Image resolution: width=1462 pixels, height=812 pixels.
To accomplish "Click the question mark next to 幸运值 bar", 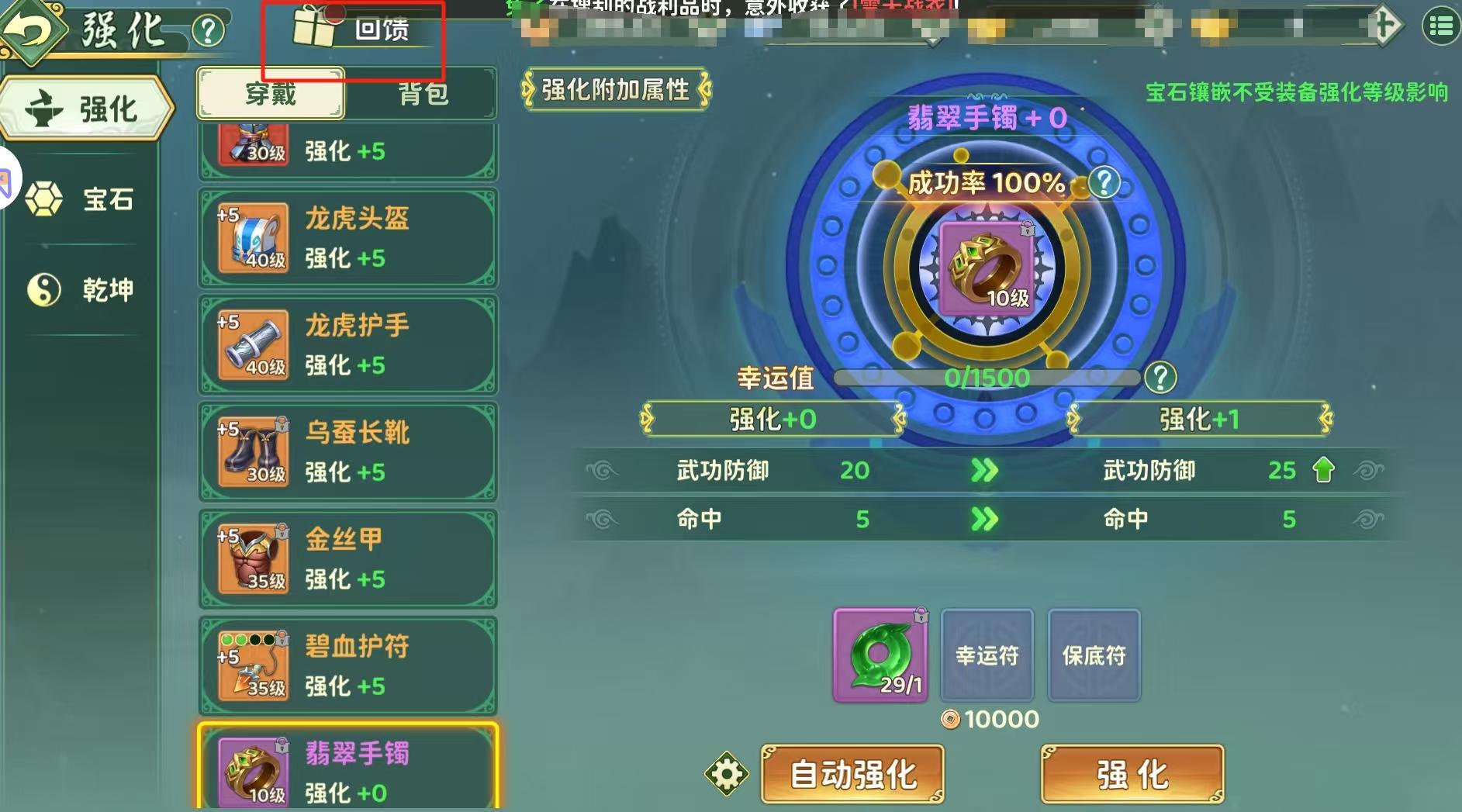I will 1160,379.
